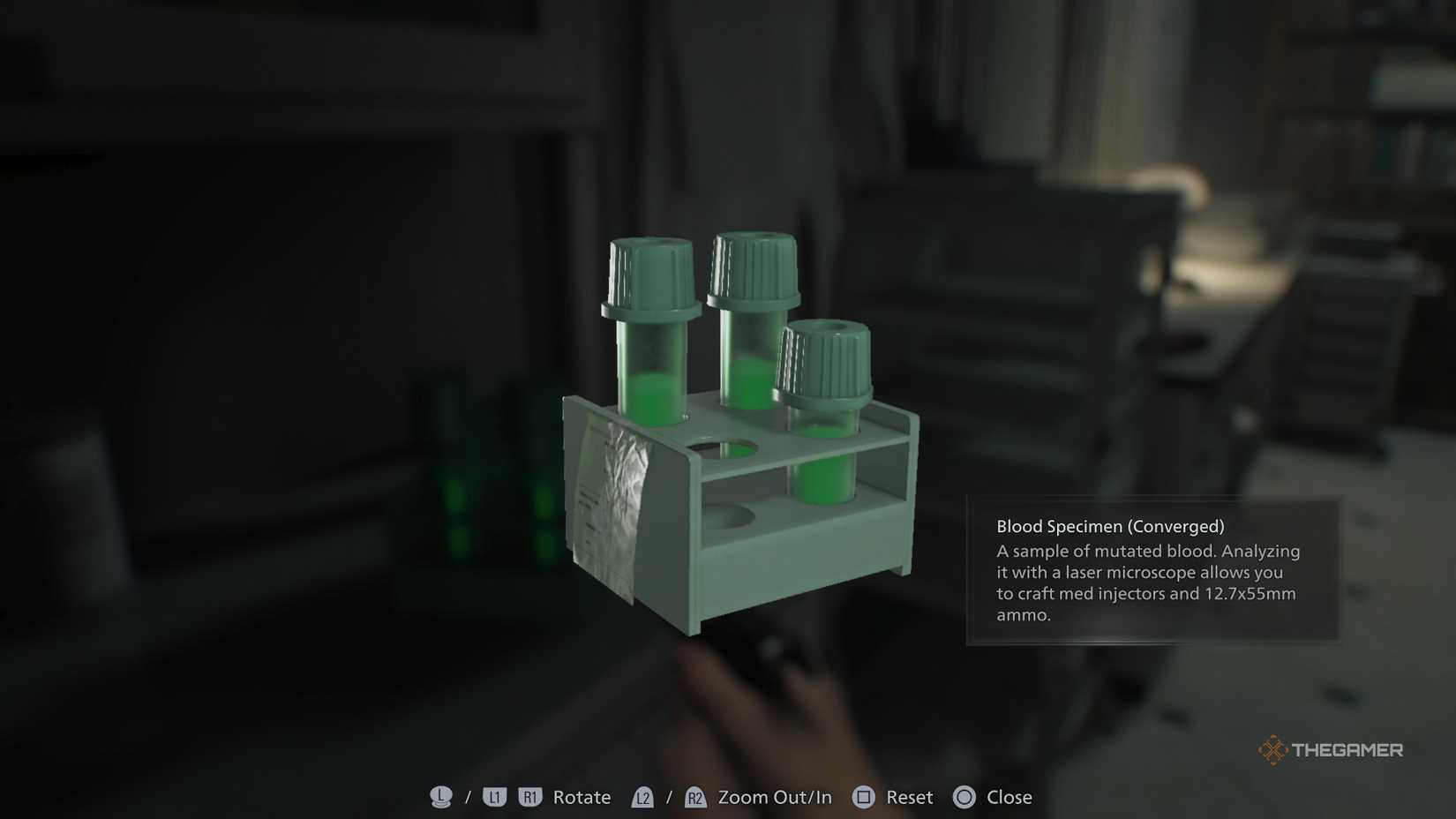The width and height of the screenshot is (1456, 819).
Task: Click the left stick rotate icon
Action: coord(439,797)
